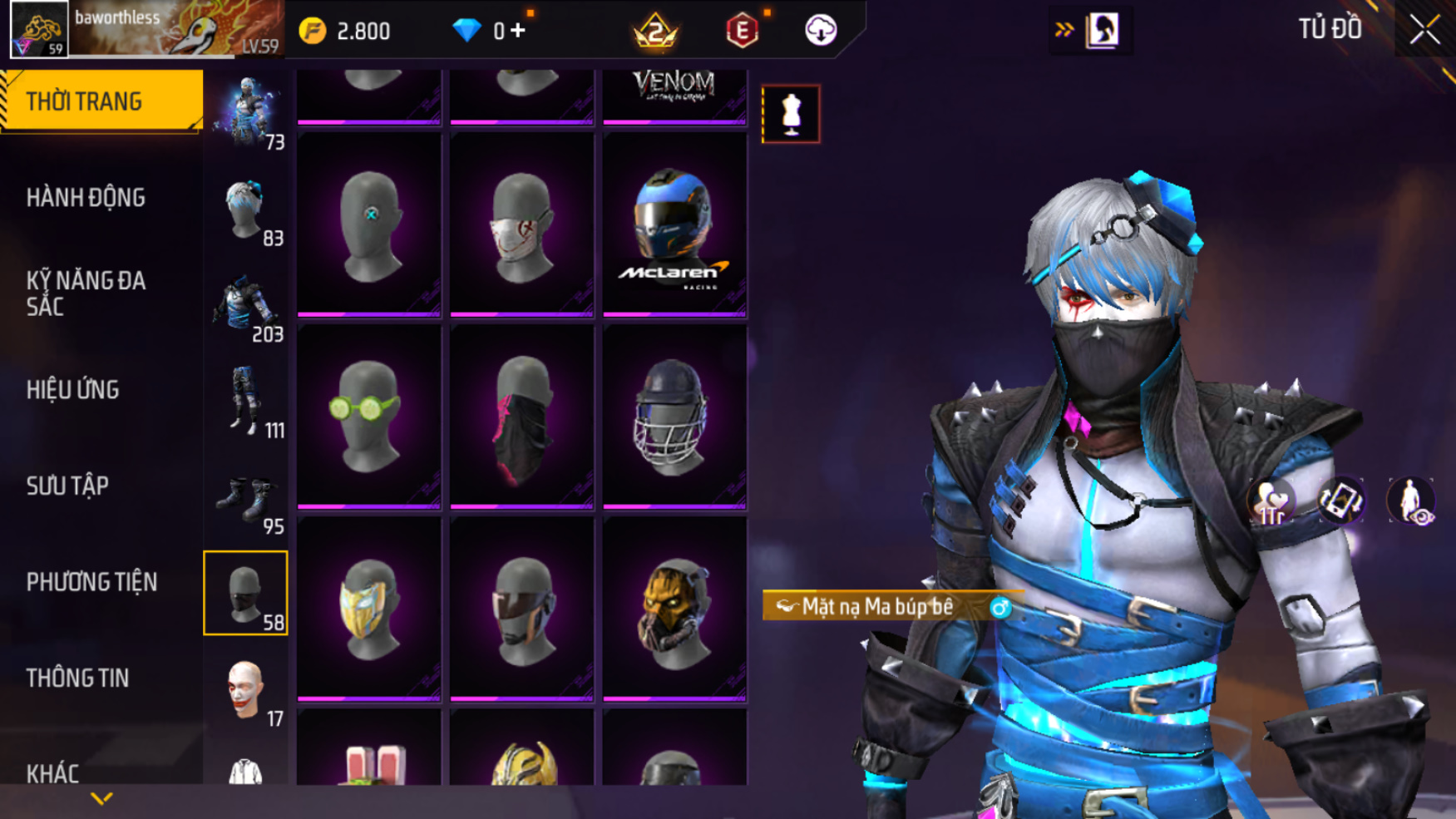Choose the white mask with red X
This screenshot has height=819, width=1456.
tap(521, 226)
